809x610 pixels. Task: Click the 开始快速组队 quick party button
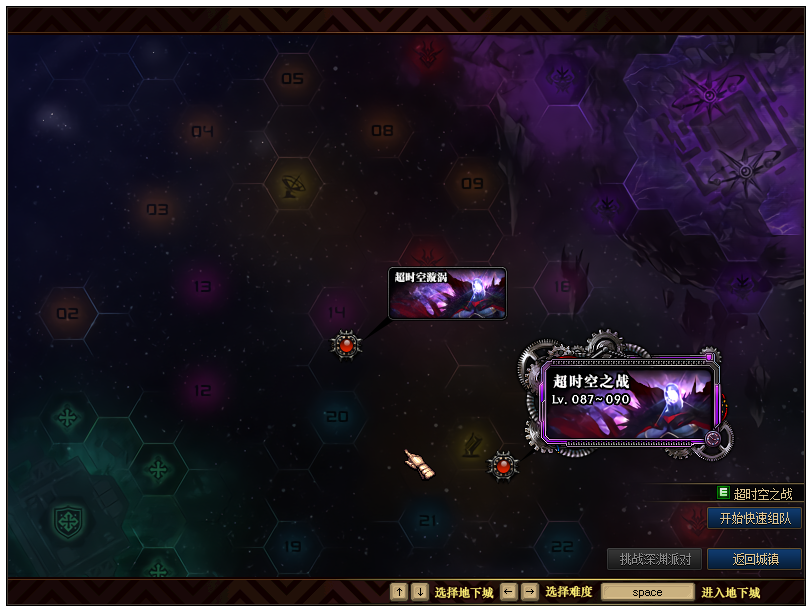[x=755, y=518]
